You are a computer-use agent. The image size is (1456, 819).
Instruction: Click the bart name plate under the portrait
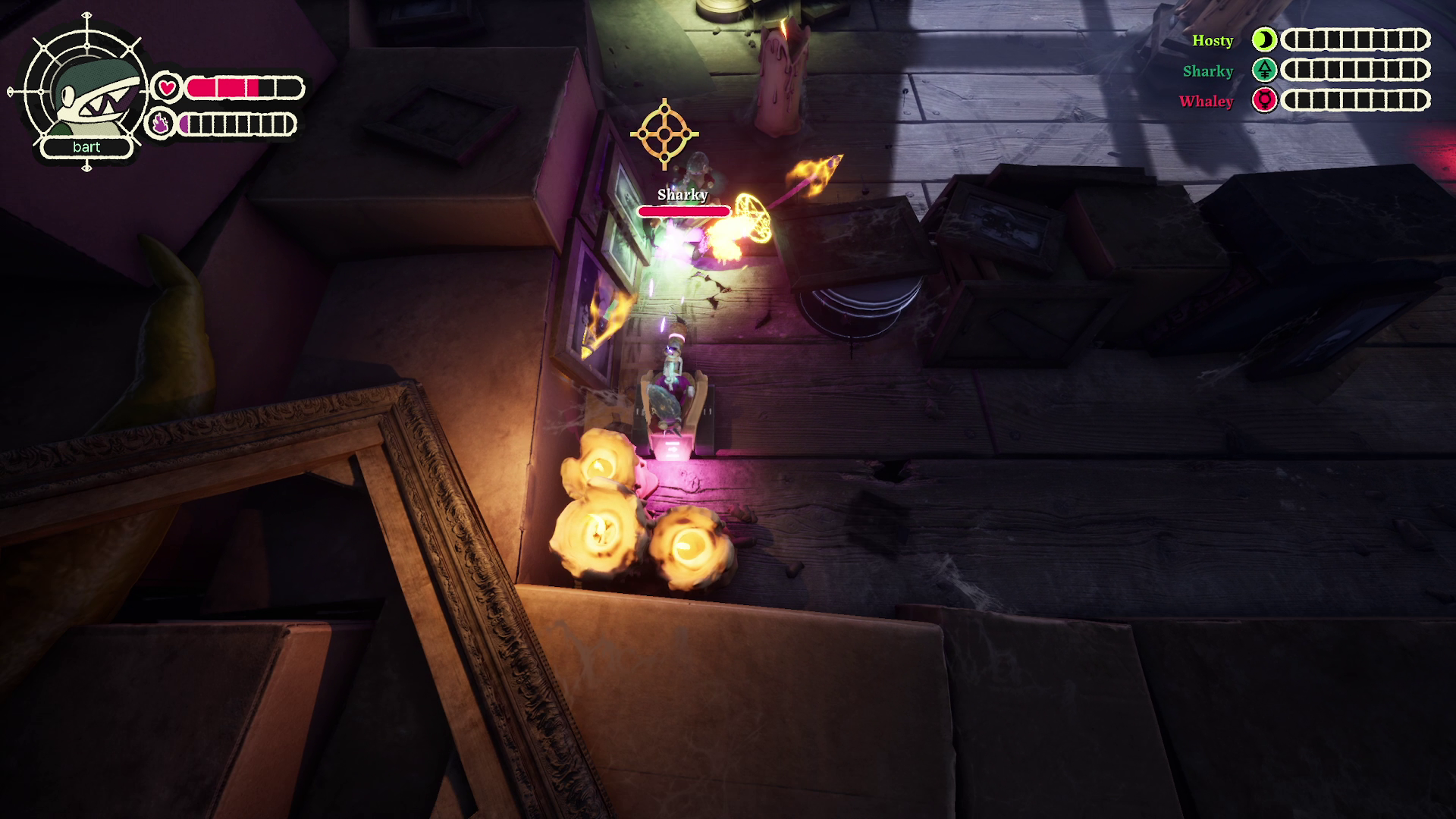pos(86,149)
